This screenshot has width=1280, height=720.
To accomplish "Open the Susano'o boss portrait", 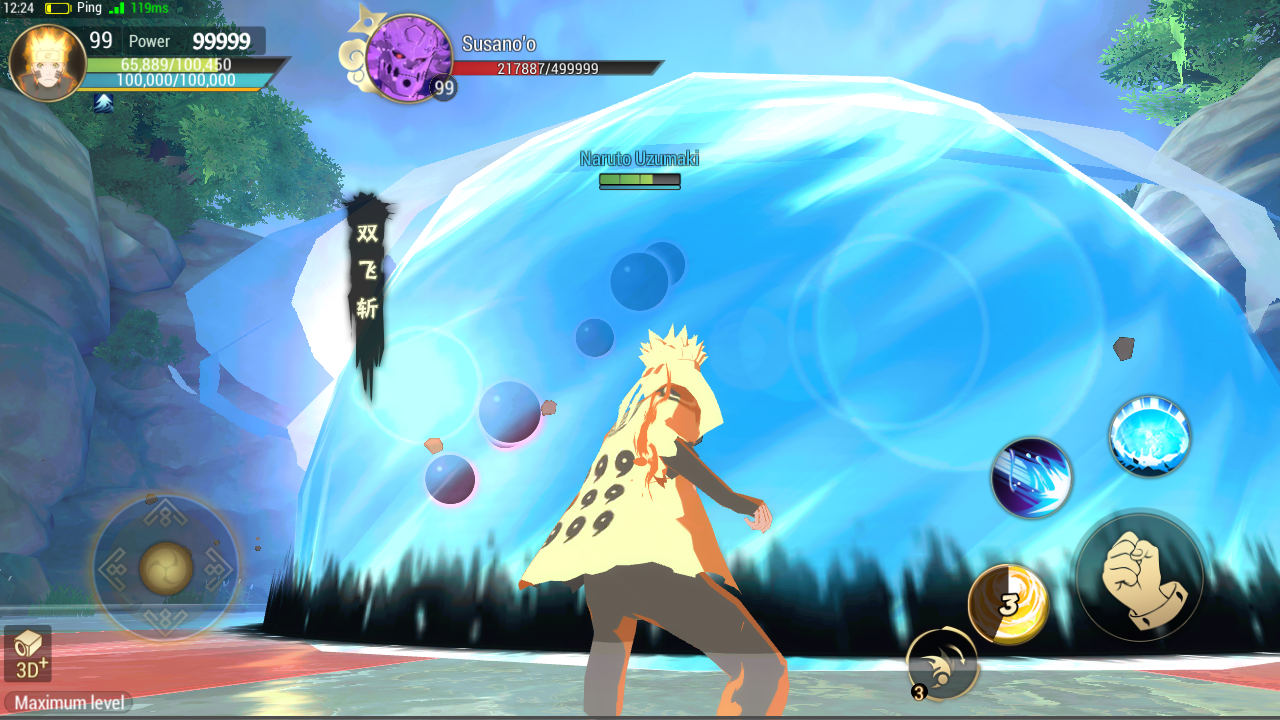I will 410,62.
